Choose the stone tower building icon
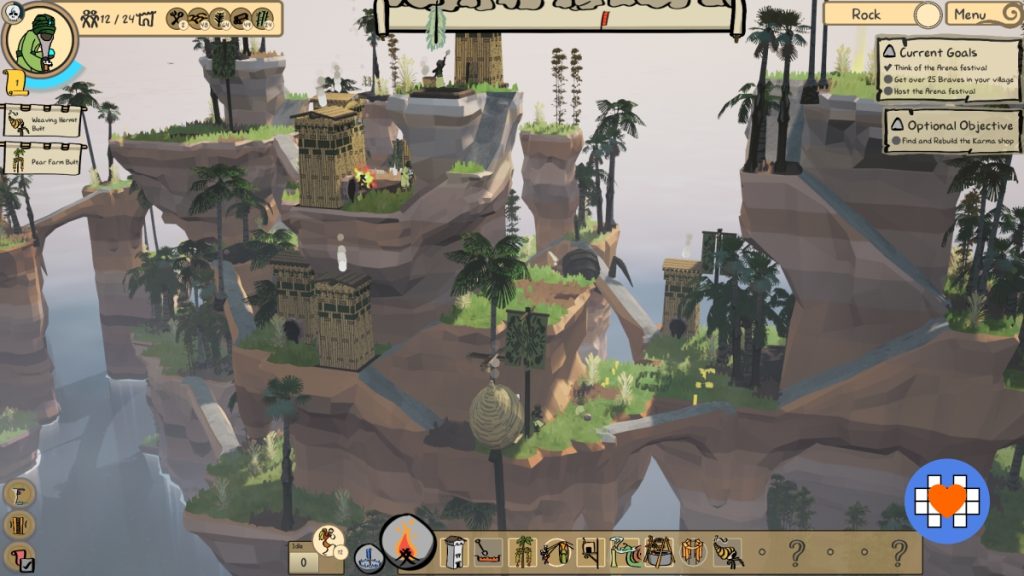Image resolution: width=1024 pixels, height=576 pixels. coord(456,551)
